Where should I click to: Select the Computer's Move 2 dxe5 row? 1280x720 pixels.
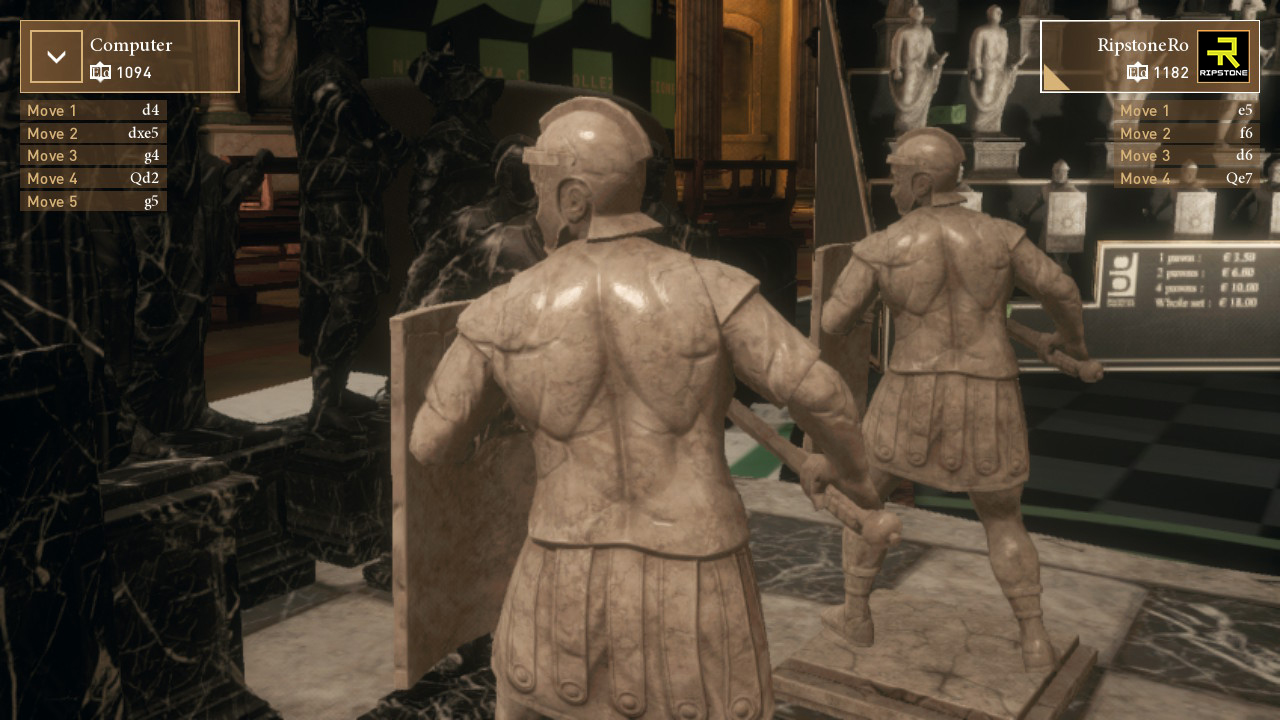coord(93,133)
